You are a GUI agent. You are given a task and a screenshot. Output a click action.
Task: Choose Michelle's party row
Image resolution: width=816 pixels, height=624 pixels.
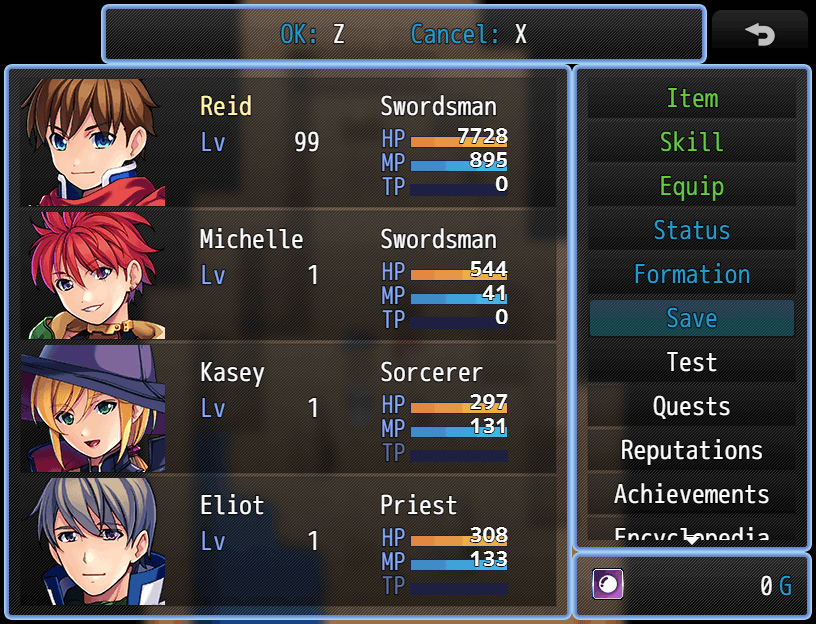[x=288, y=274]
